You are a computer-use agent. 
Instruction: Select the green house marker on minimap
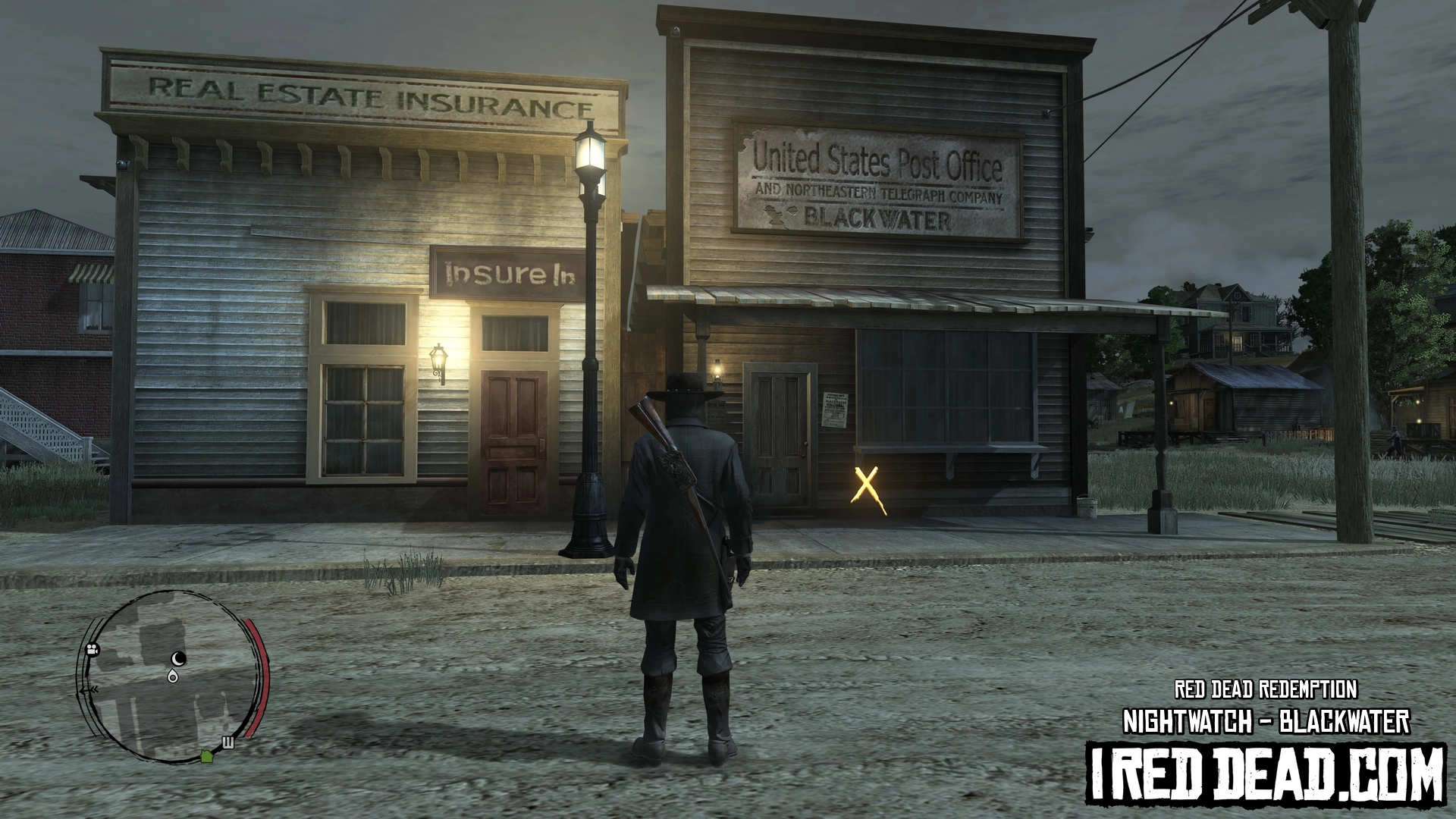tap(206, 755)
